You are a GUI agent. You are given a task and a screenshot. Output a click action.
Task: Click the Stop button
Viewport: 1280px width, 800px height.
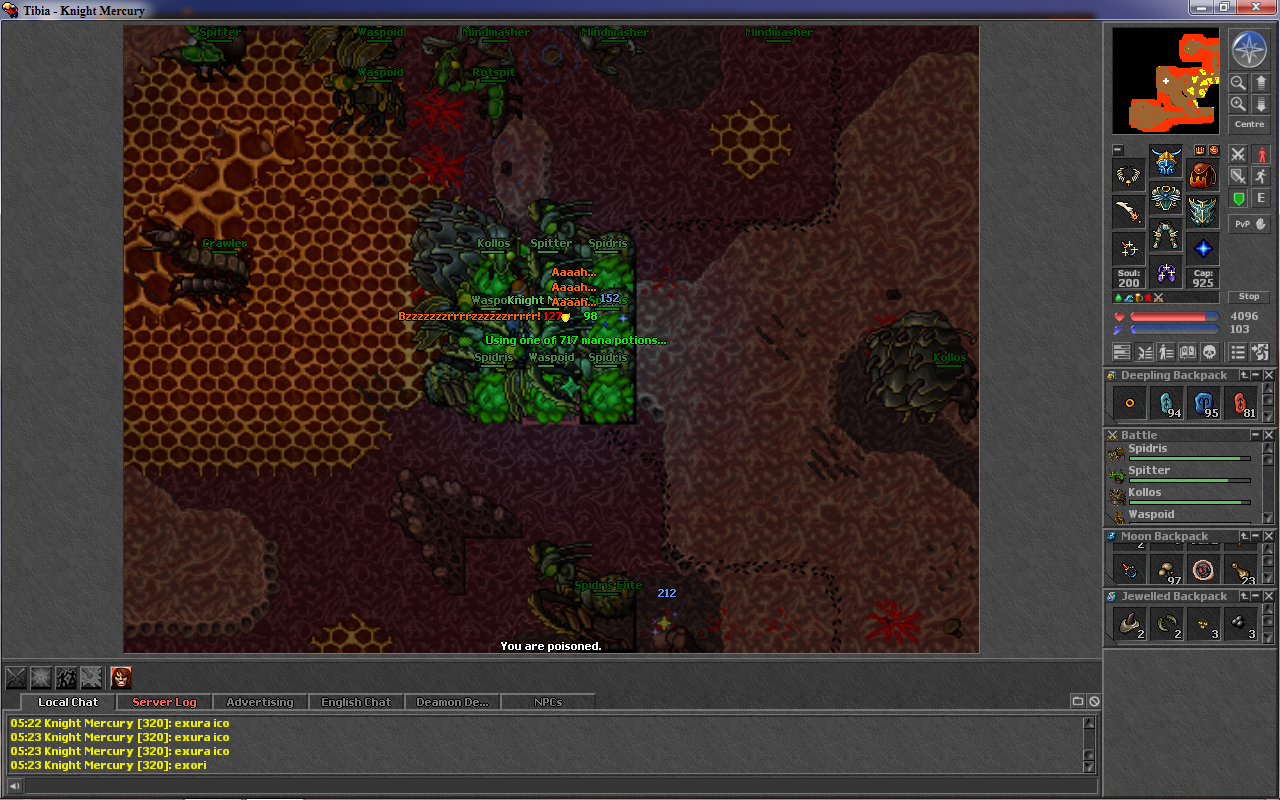(x=1249, y=297)
